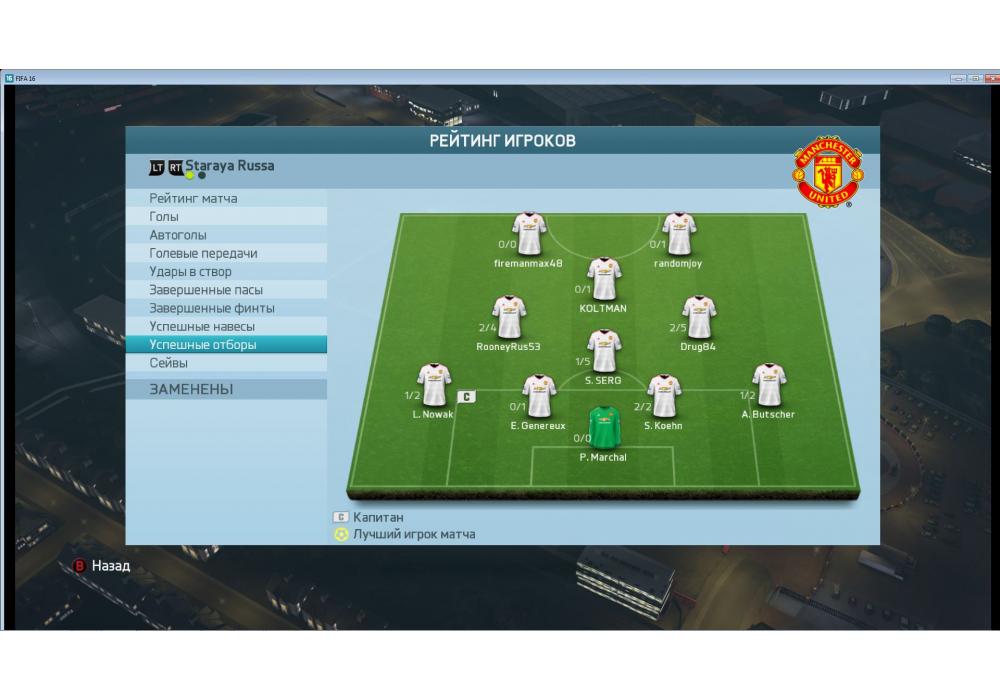Choose striker firemanmax48's shirt
Viewport: 1000px width, 700px height.
click(x=529, y=233)
